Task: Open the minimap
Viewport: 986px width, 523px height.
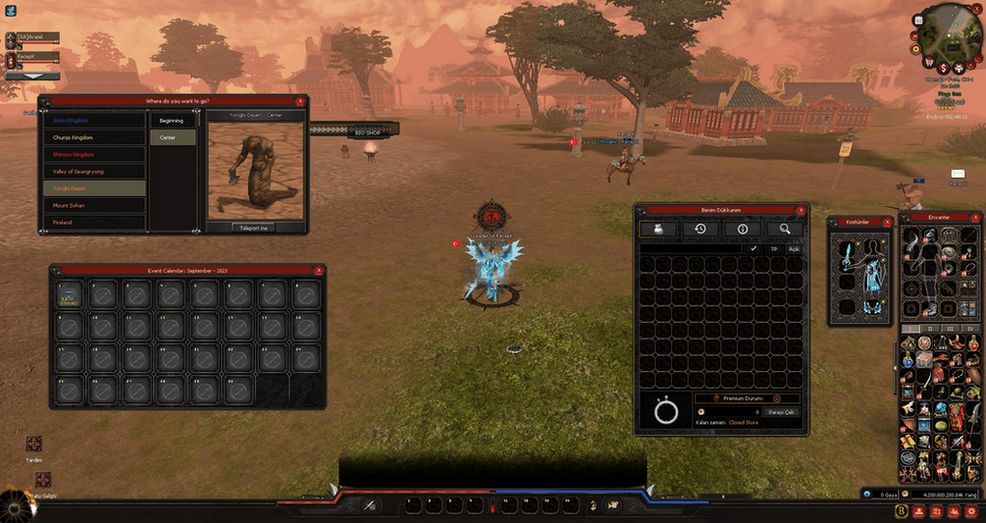Action: point(950,30)
